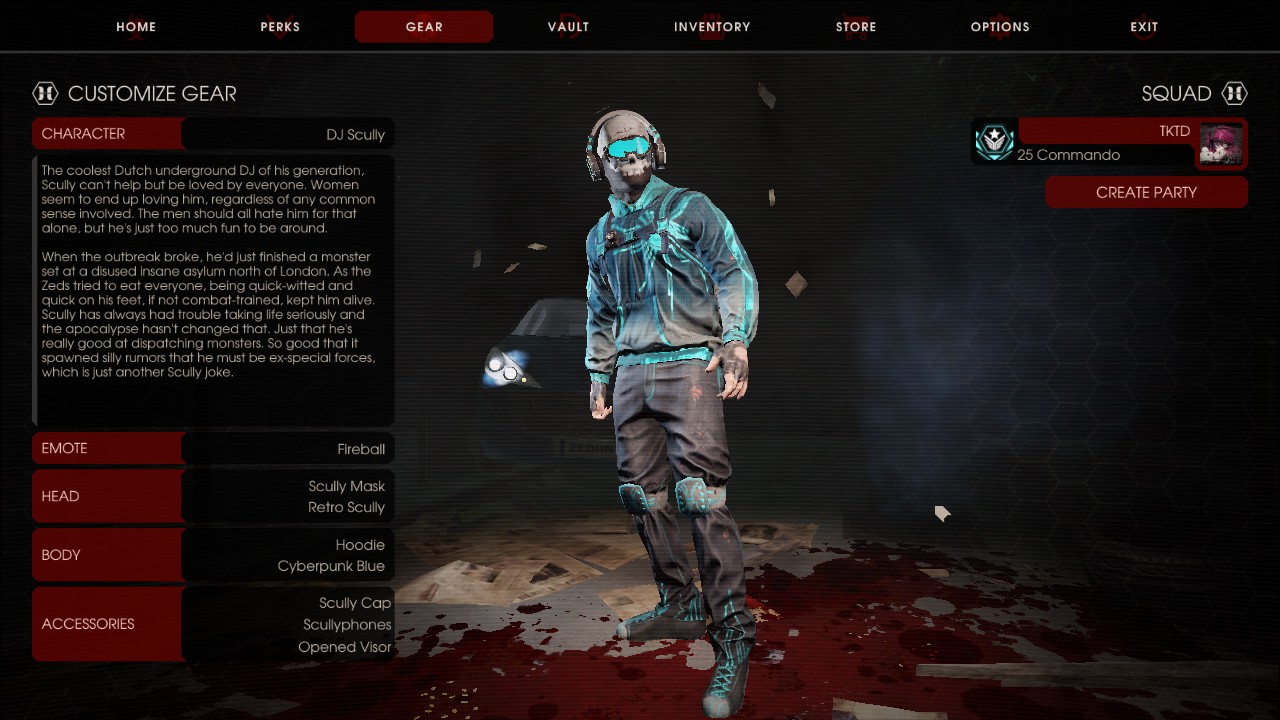1280x720 pixels.
Task: Click TKTD's player avatar thumbnail
Action: 1221,144
